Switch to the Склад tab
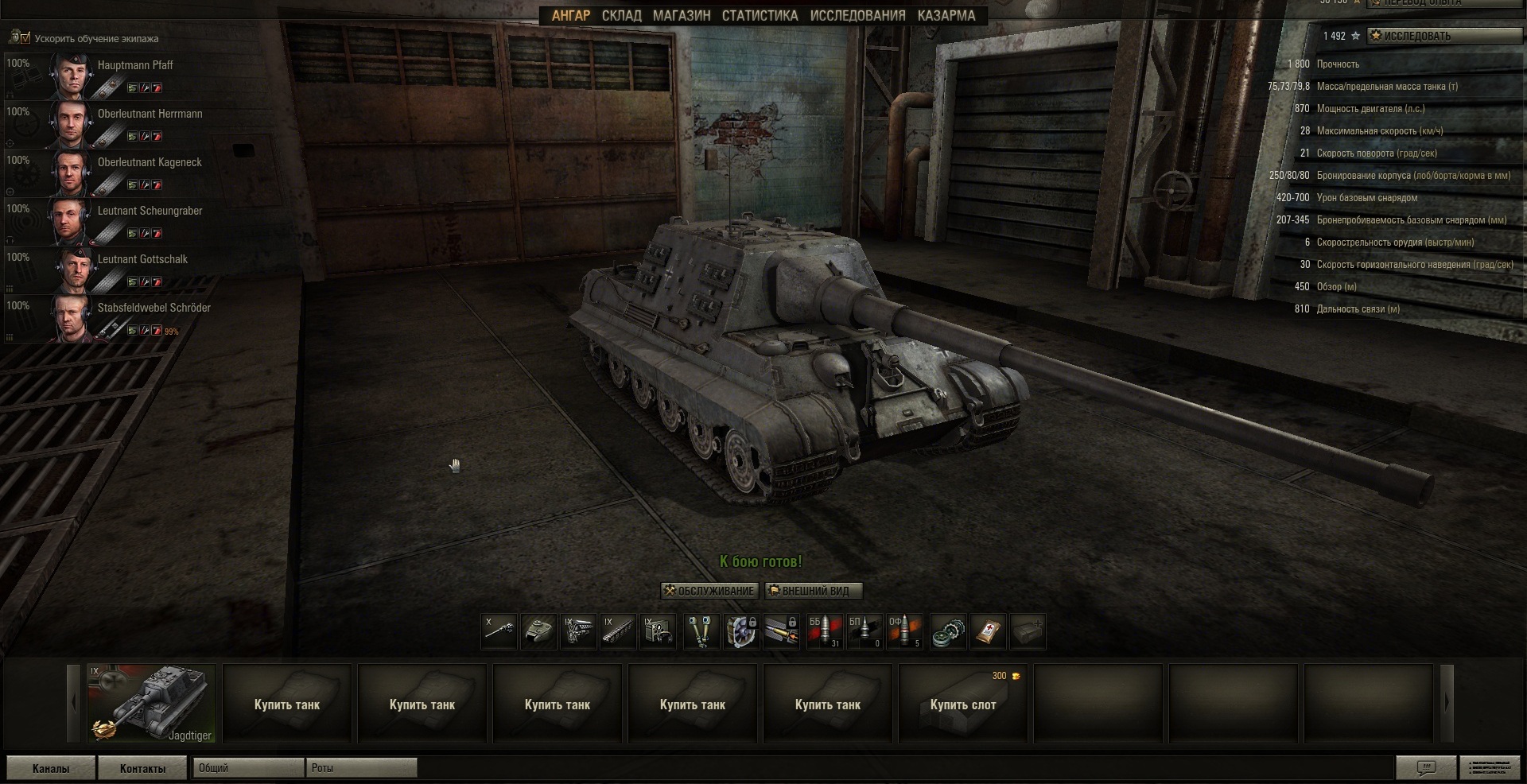The image size is (1527, 784). [x=621, y=16]
